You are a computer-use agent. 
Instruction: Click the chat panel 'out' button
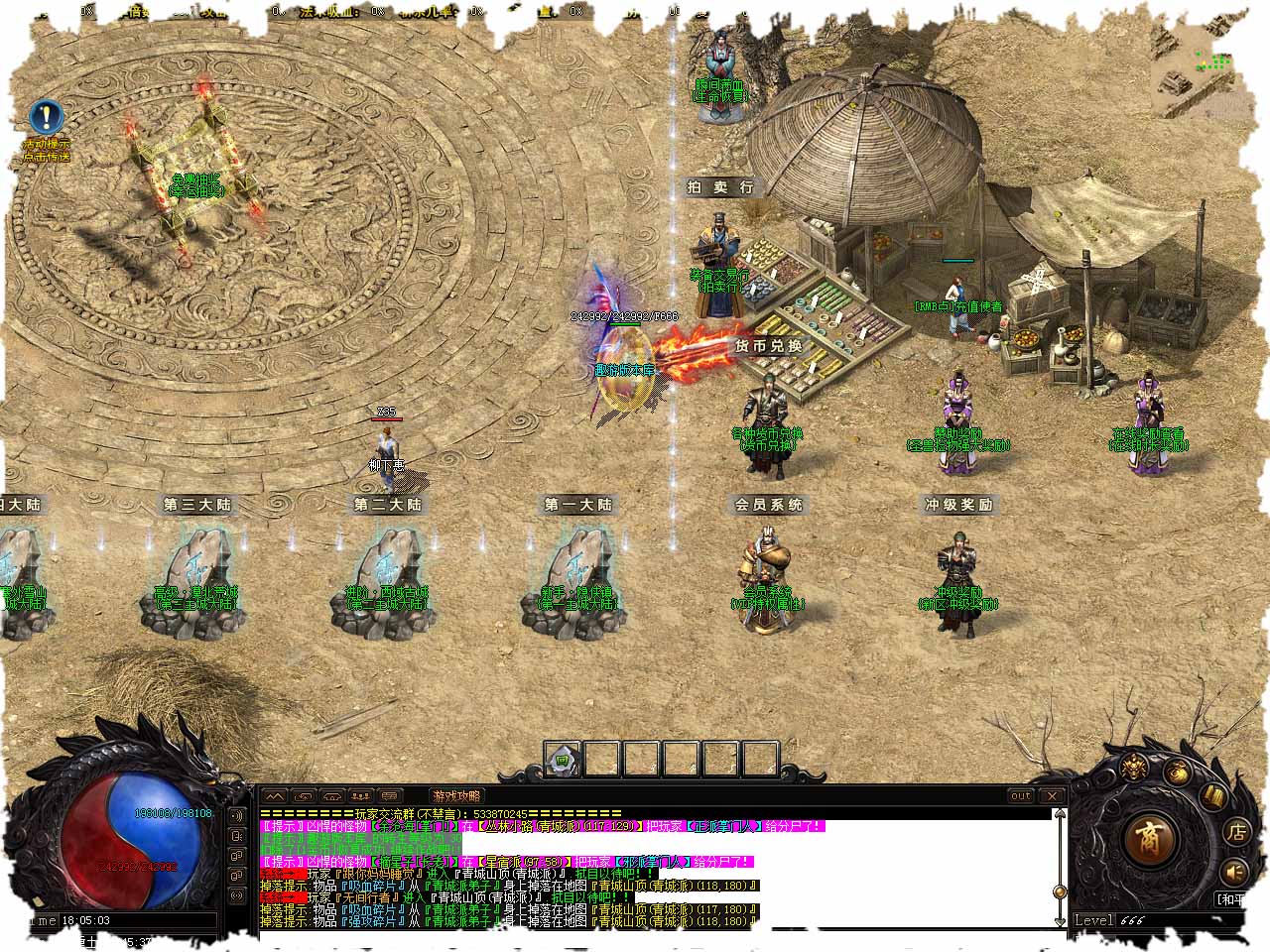pyautogui.click(x=1021, y=795)
